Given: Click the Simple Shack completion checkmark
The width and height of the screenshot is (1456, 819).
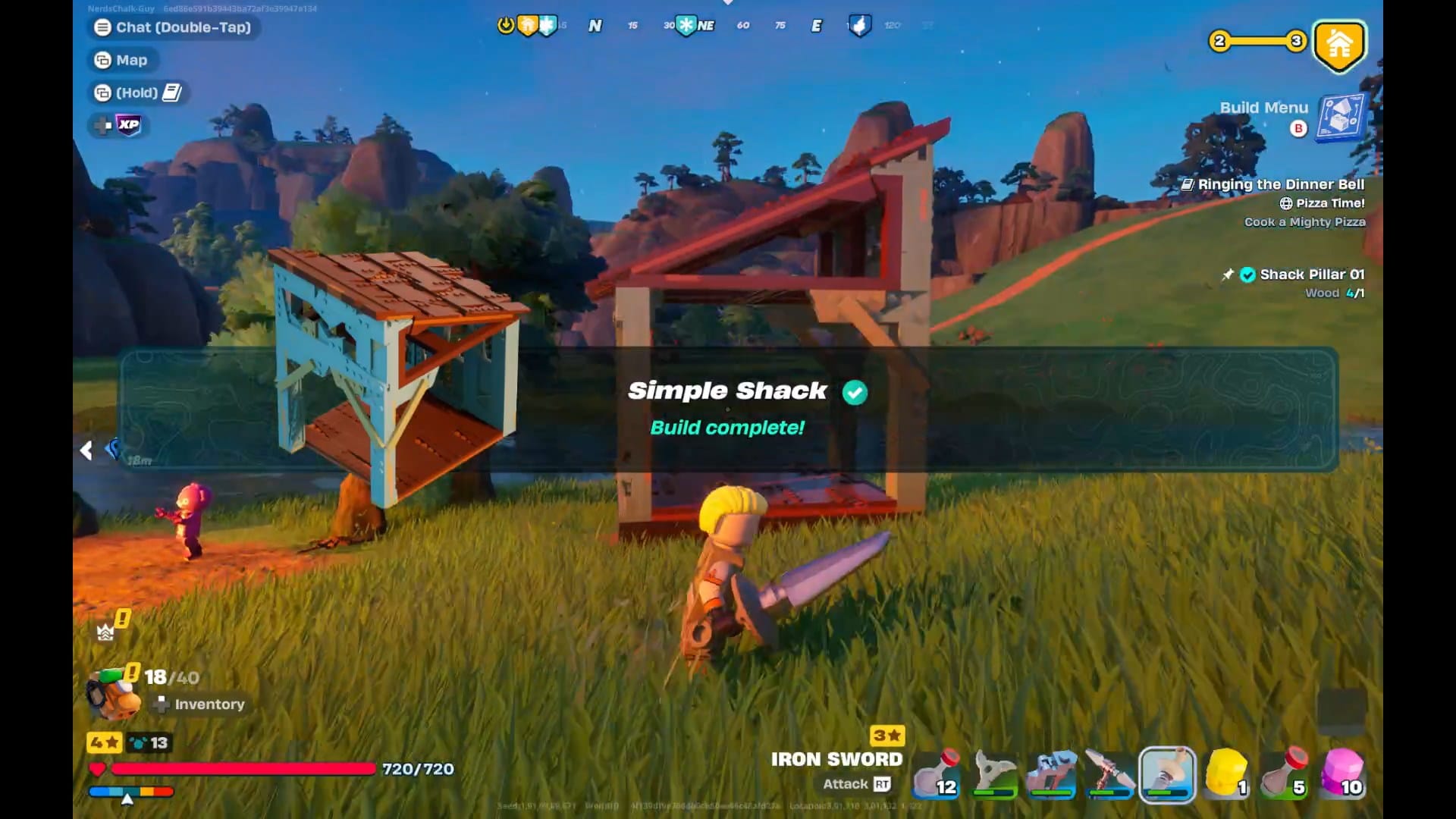Looking at the screenshot, I should click(x=855, y=393).
